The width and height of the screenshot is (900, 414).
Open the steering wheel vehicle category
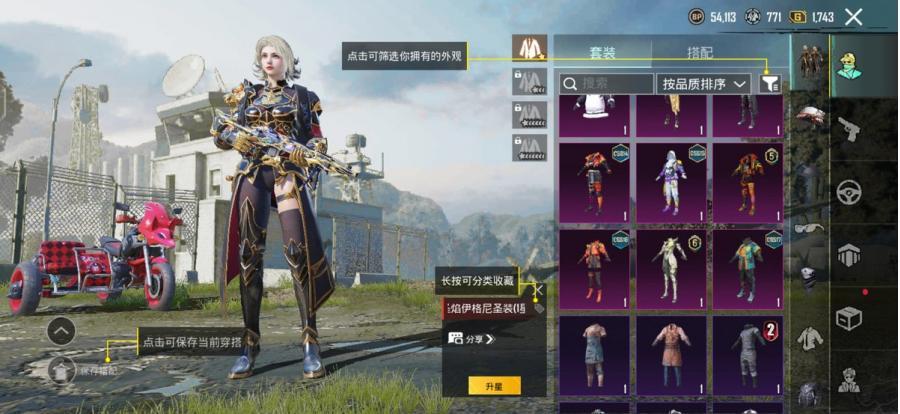tap(850, 191)
